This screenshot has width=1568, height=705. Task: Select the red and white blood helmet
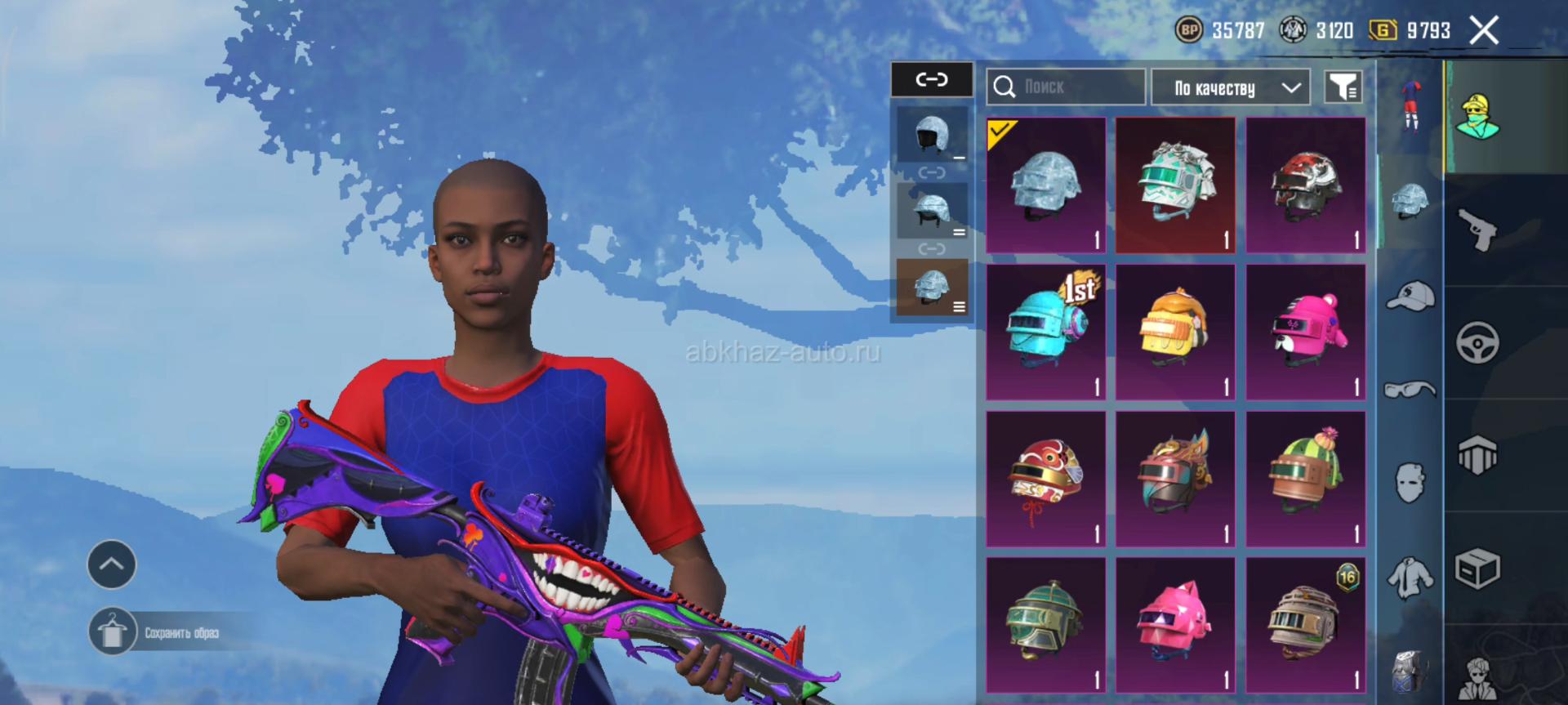pyautogui.click(x=1305, y=185)
